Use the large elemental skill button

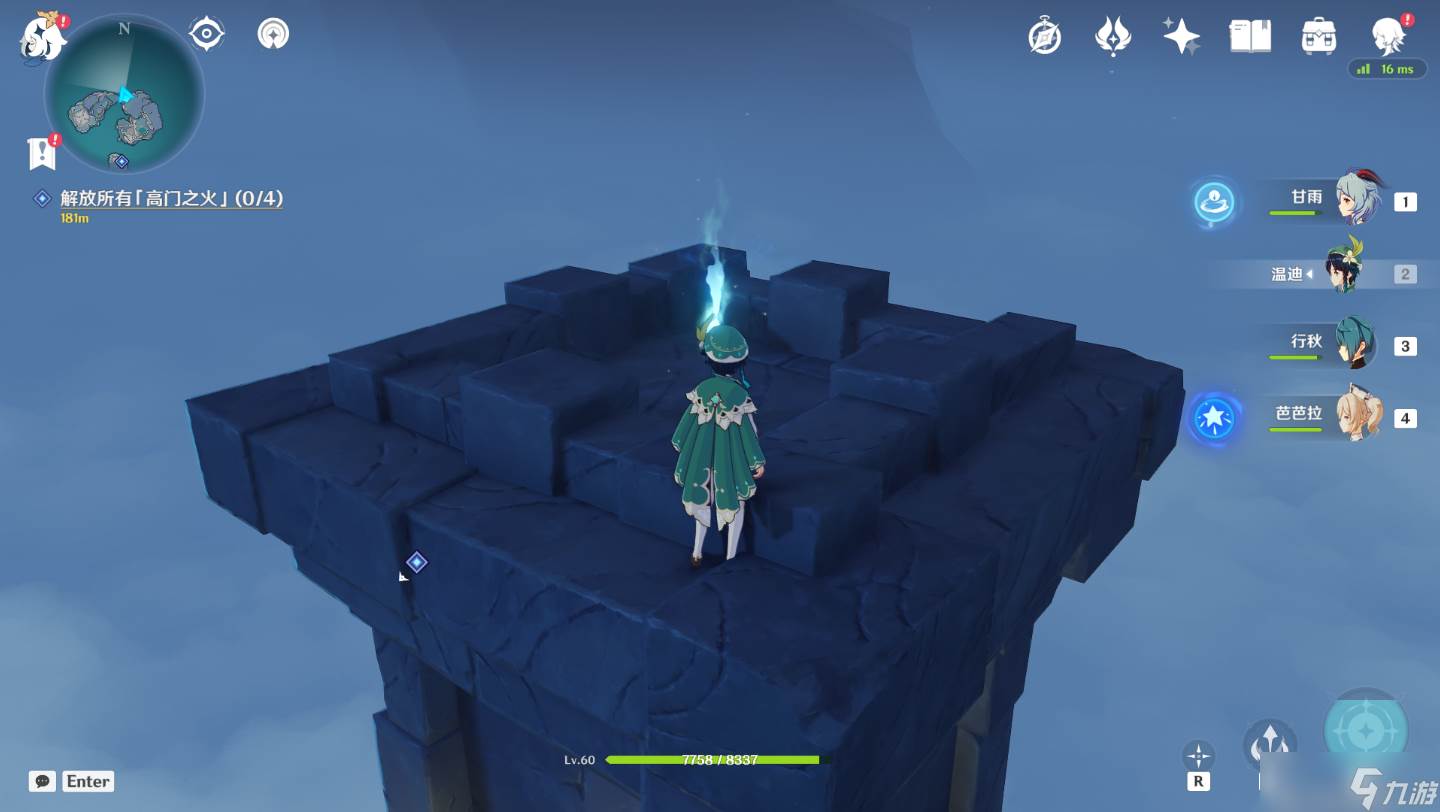coord(1366,732)
